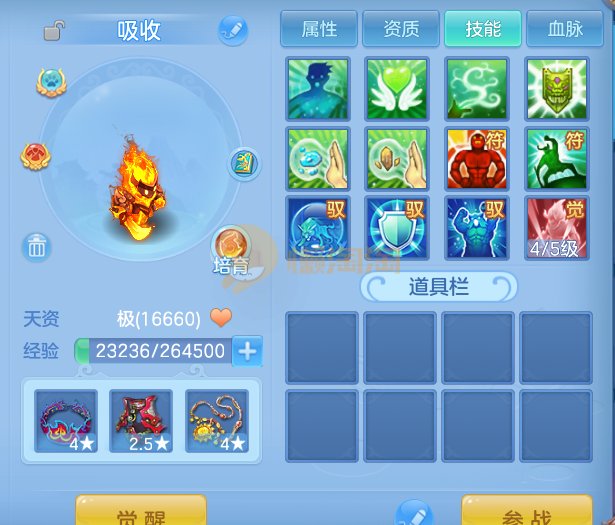Select the 4/5级 awakening skill icon
Viewport: 615px width, 525px height.
(557, 227)
